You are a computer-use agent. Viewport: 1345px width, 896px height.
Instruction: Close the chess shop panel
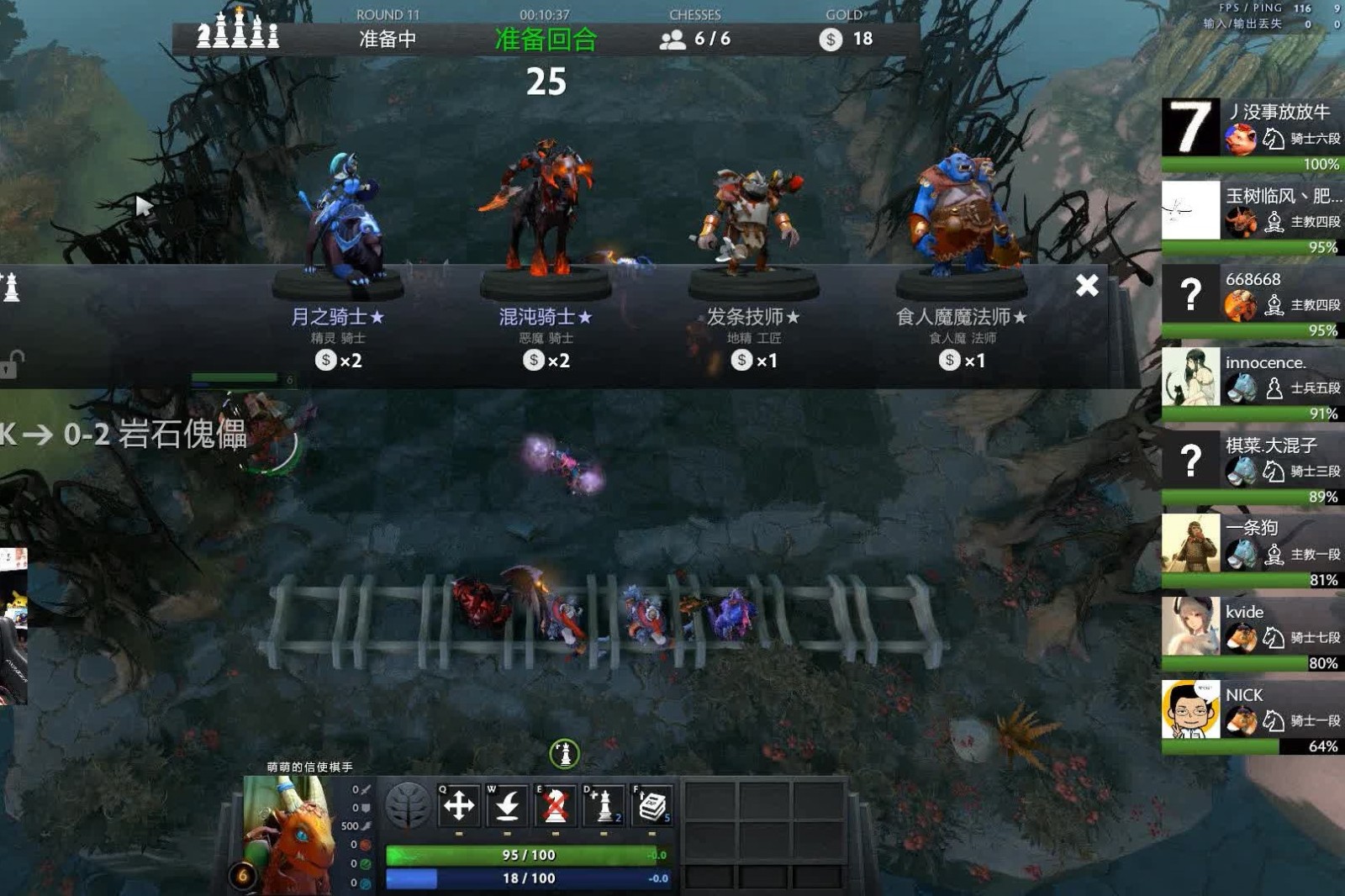1087,286
